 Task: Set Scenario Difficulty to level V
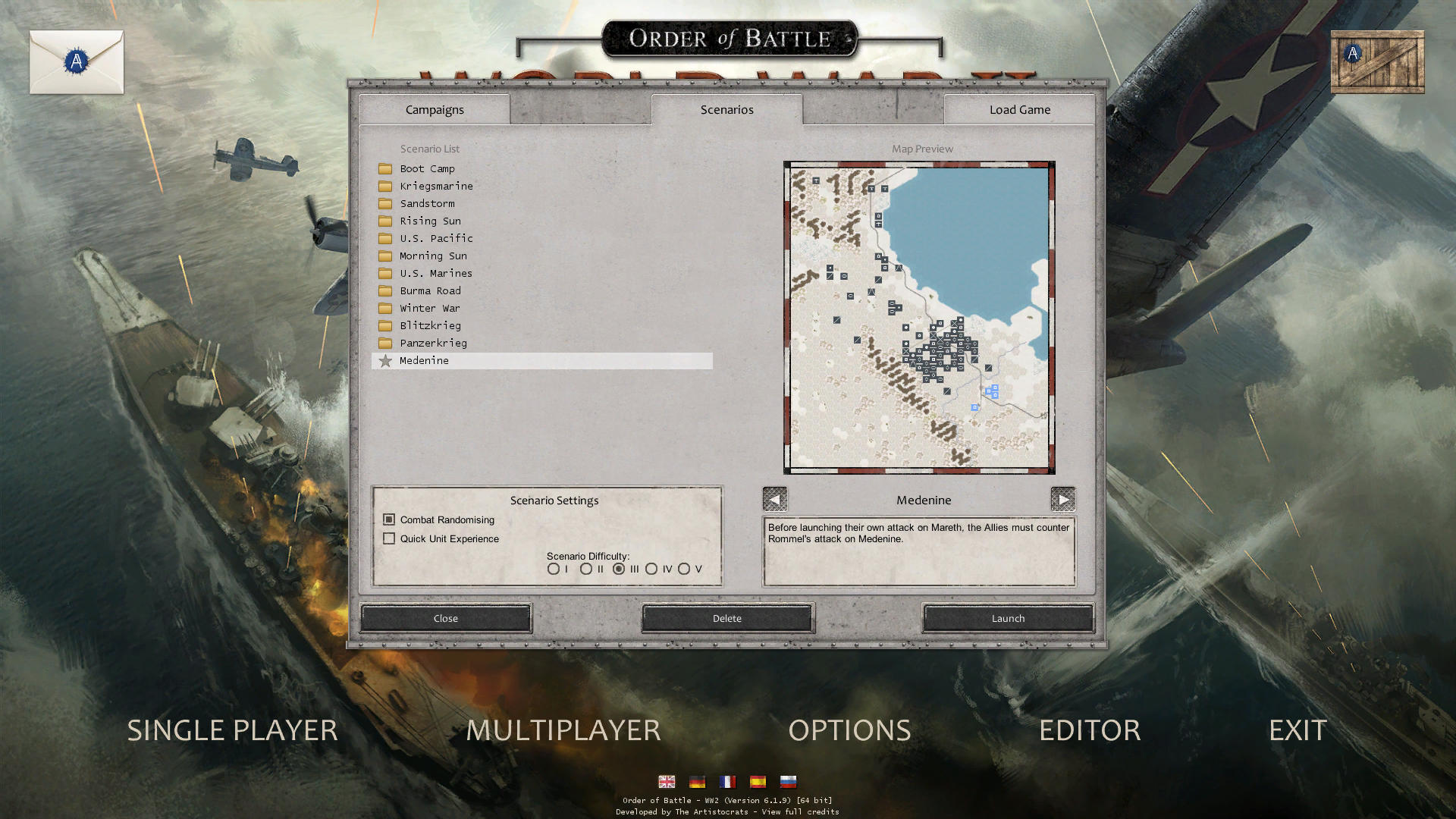tap(686, 568)
